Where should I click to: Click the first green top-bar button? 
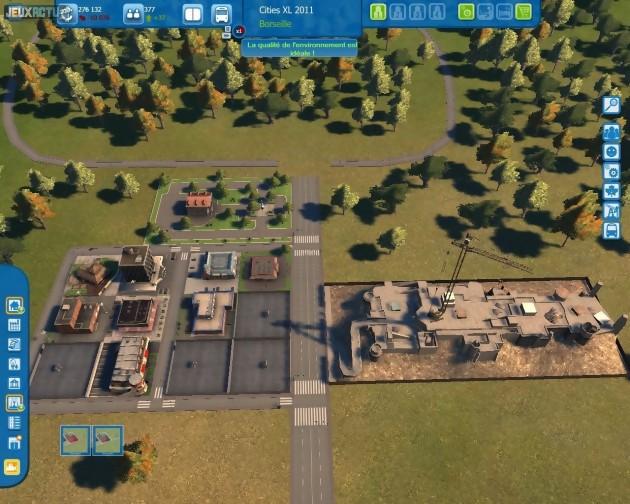tap(378, 12)
